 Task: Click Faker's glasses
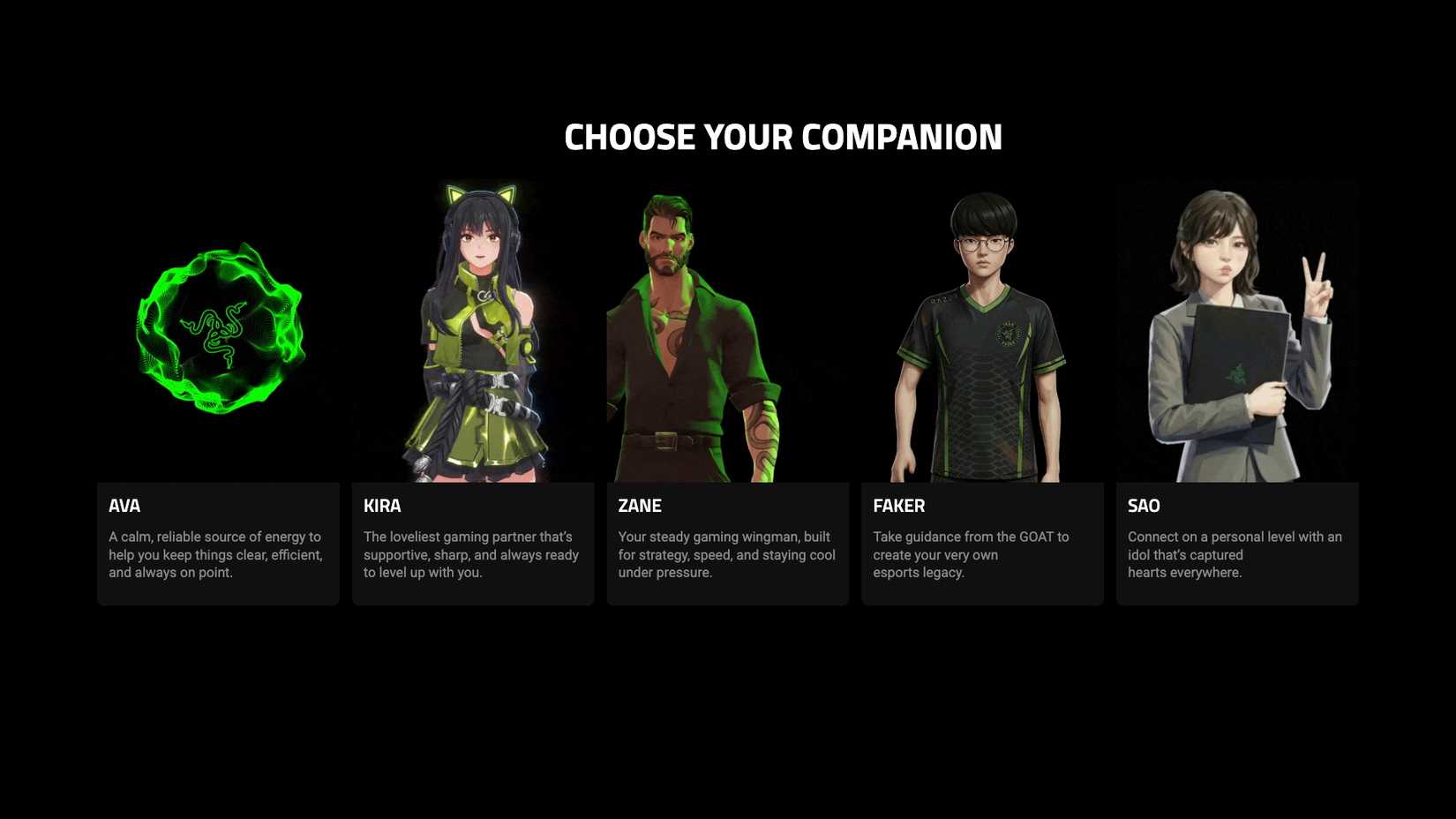click(x=984, y=244)
